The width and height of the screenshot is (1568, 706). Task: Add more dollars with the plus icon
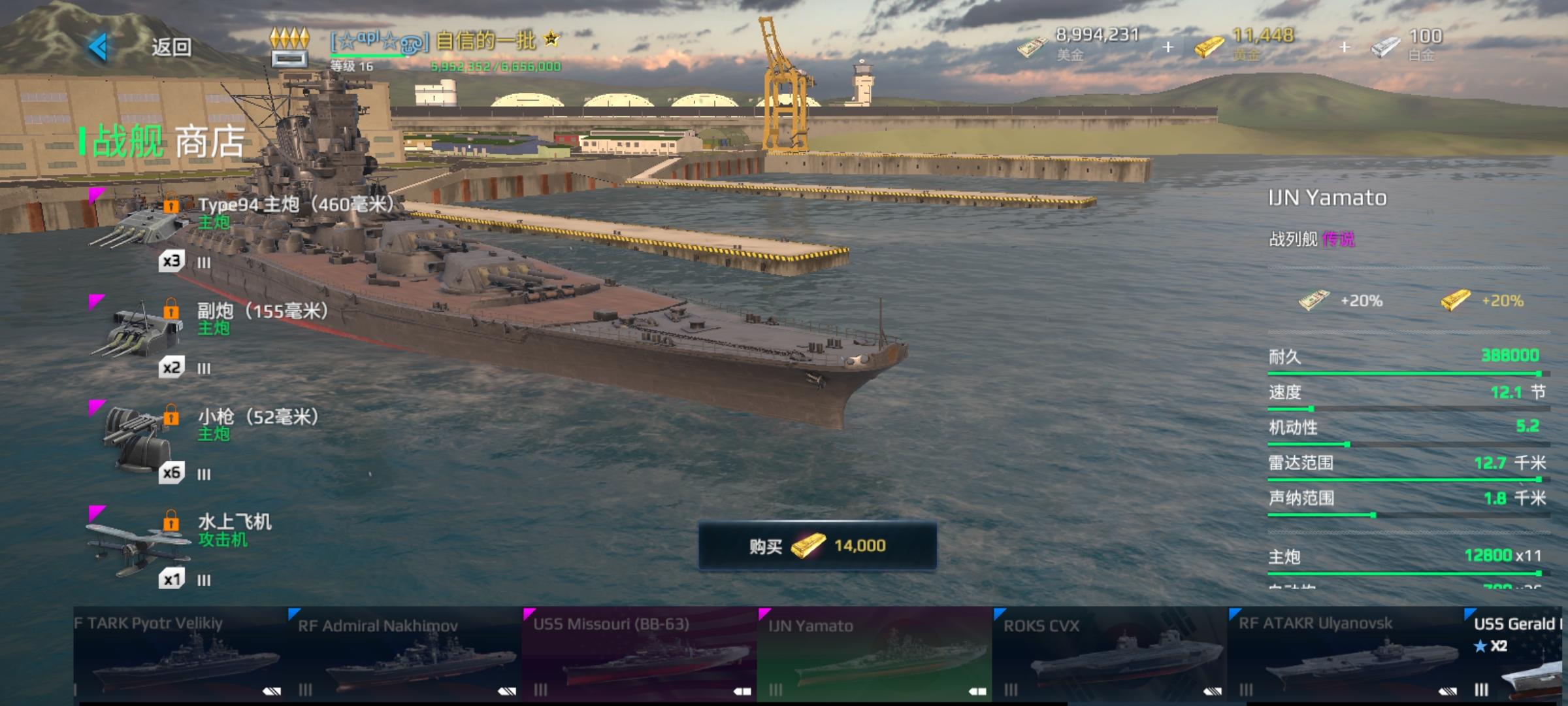[x=1168, y=47]
